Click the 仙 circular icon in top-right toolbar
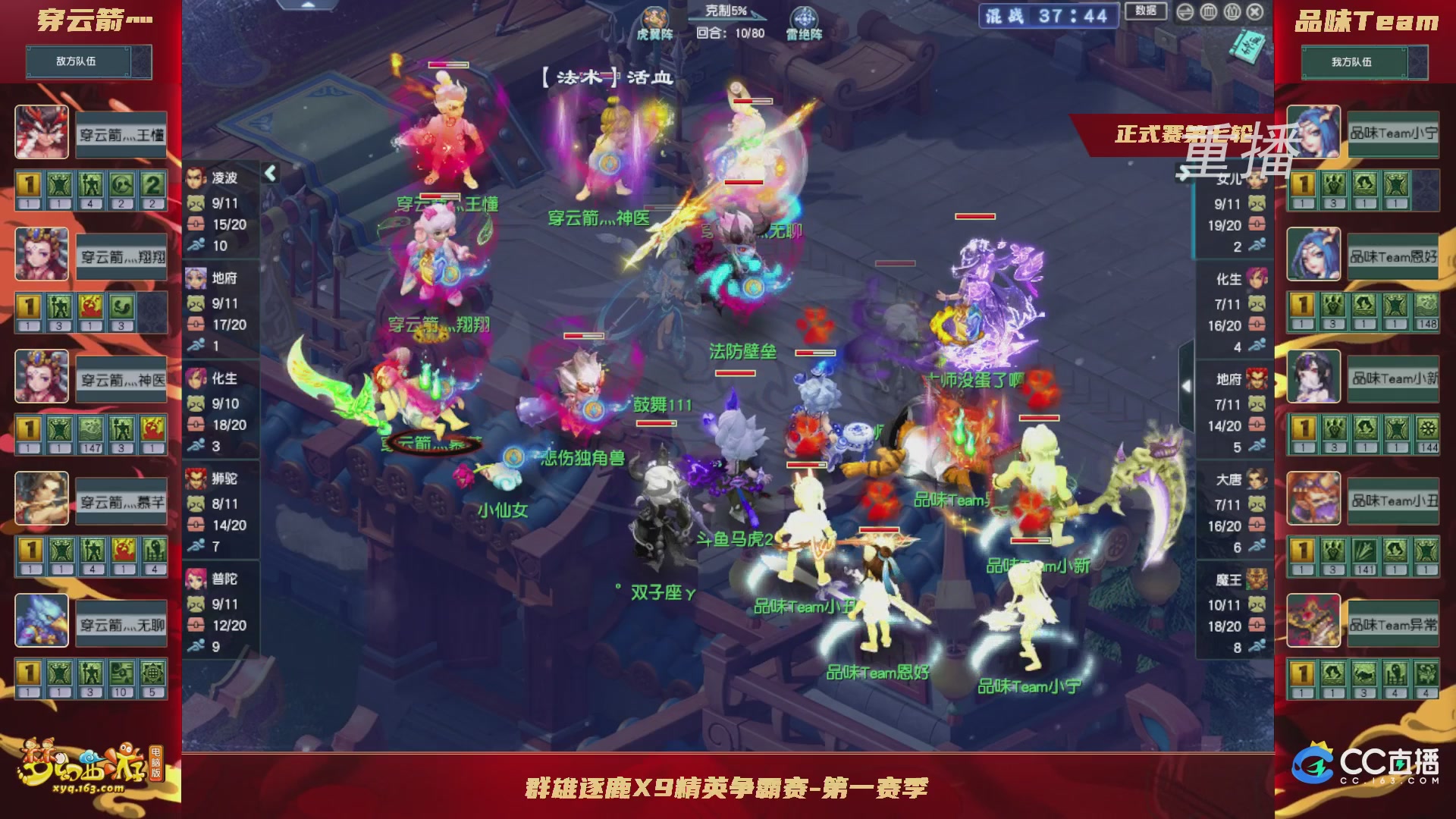Screen dimensions: 1456x819 pos(1232,13)
